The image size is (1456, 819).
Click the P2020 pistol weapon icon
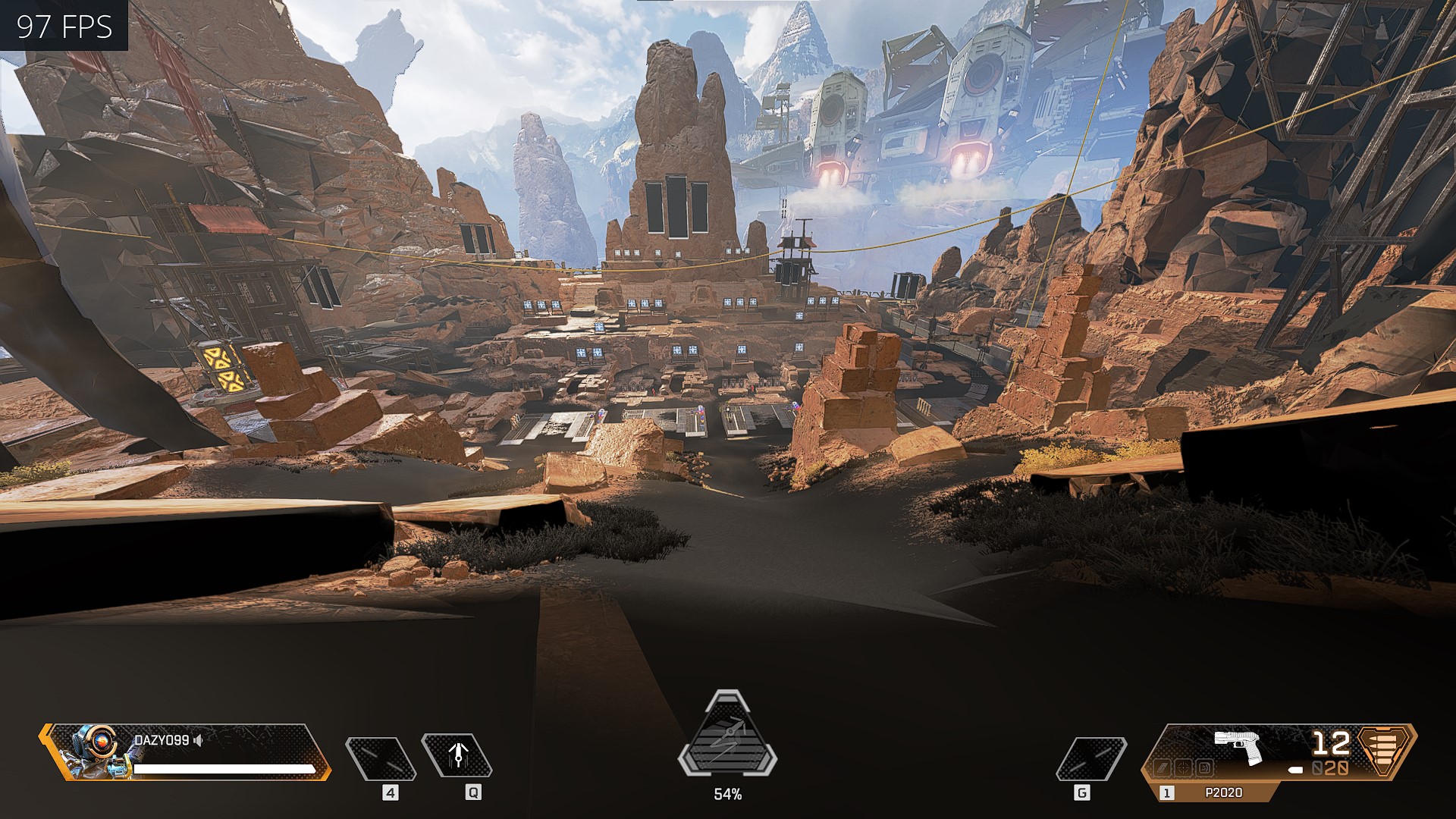1238,745
